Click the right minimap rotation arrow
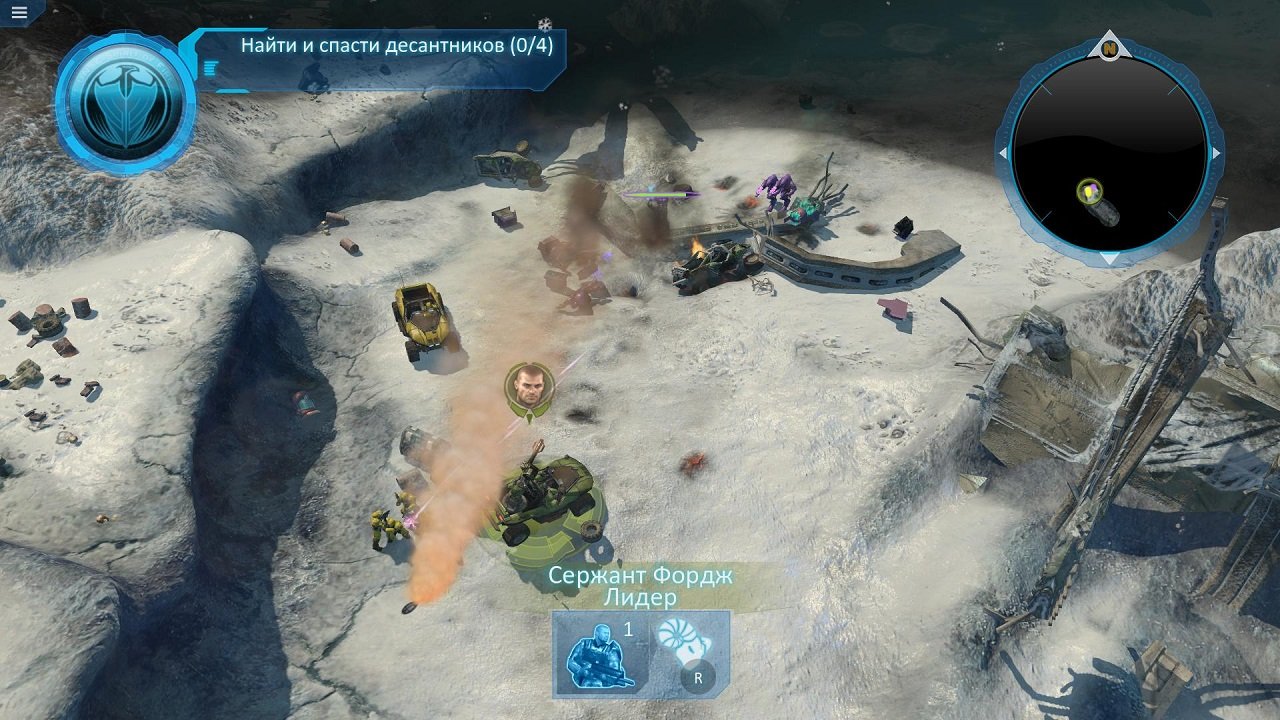Screen dimensions: 1280x720 coord(1215,154)
